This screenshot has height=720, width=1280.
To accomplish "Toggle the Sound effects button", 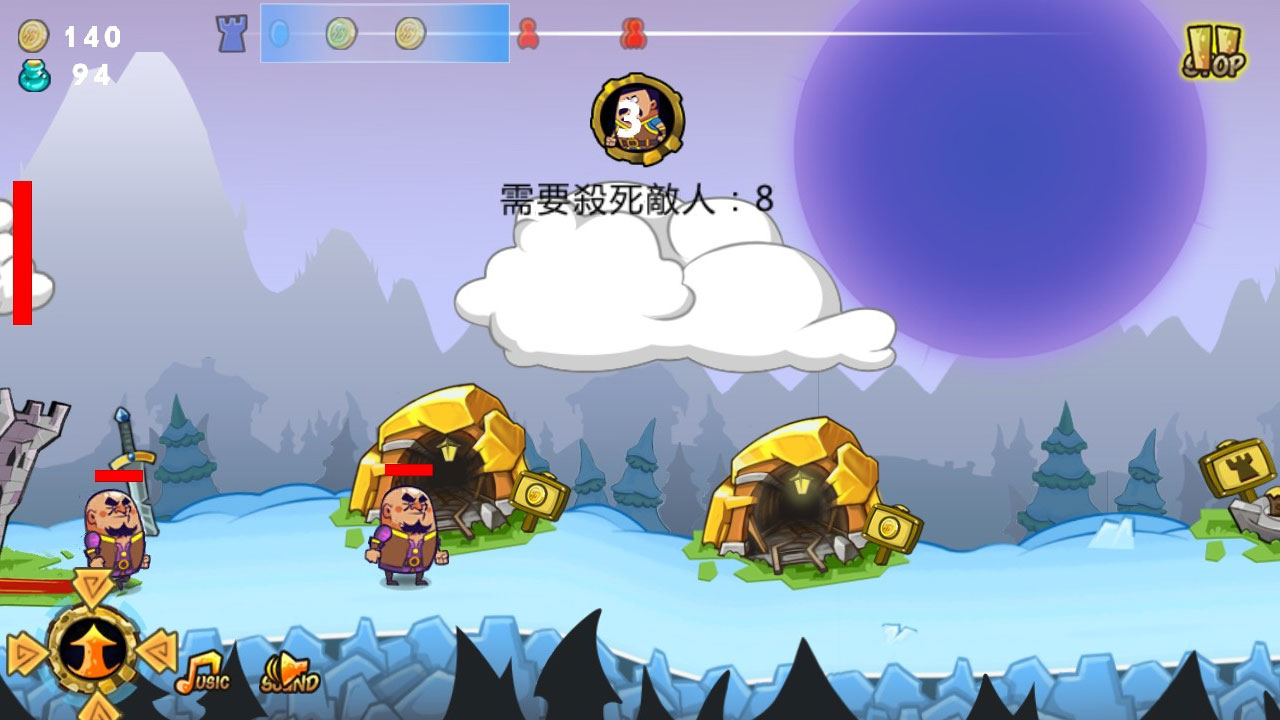I will 289,674.
